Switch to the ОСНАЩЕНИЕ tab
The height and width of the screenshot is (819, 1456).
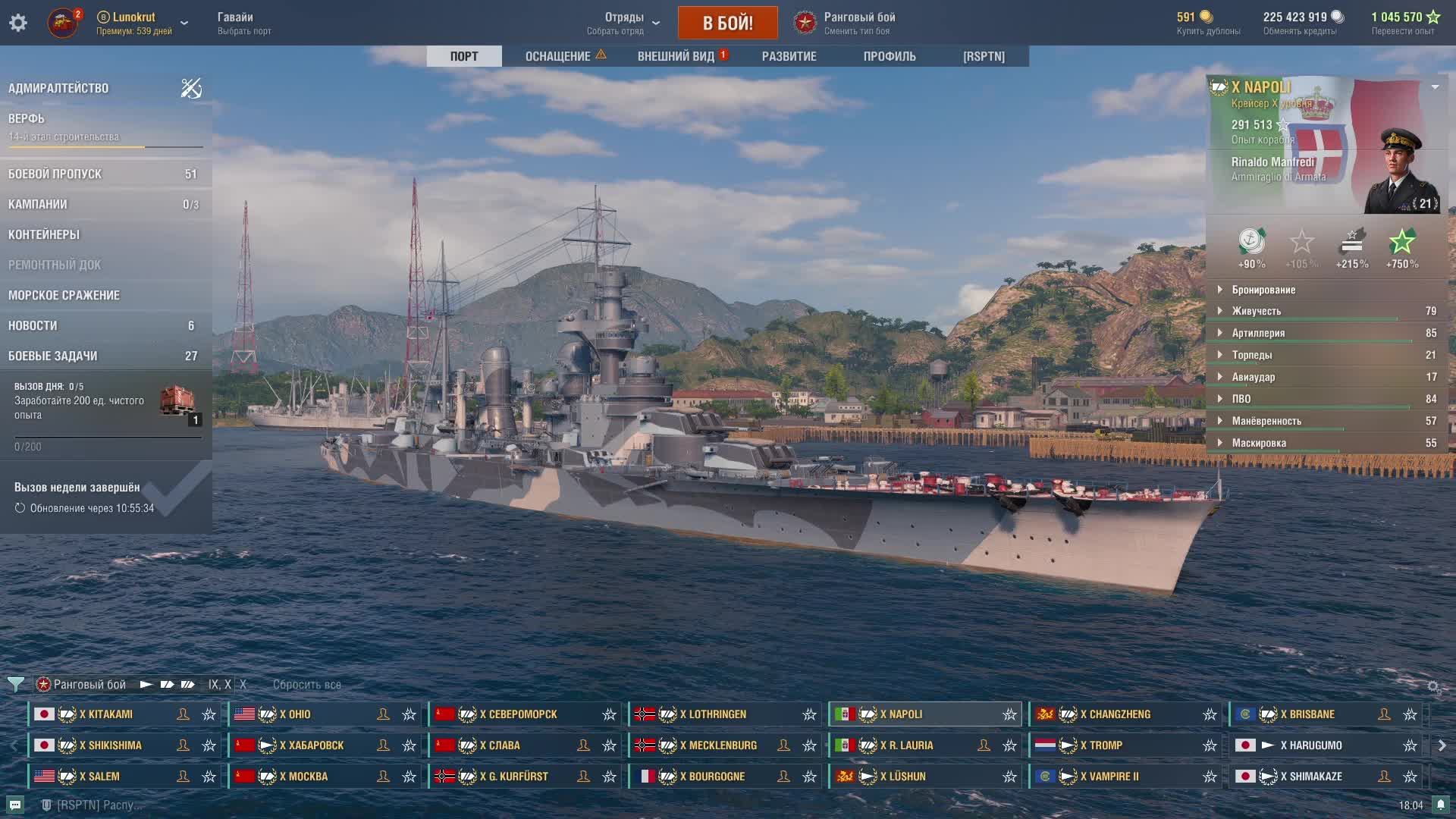pos(558,56)
